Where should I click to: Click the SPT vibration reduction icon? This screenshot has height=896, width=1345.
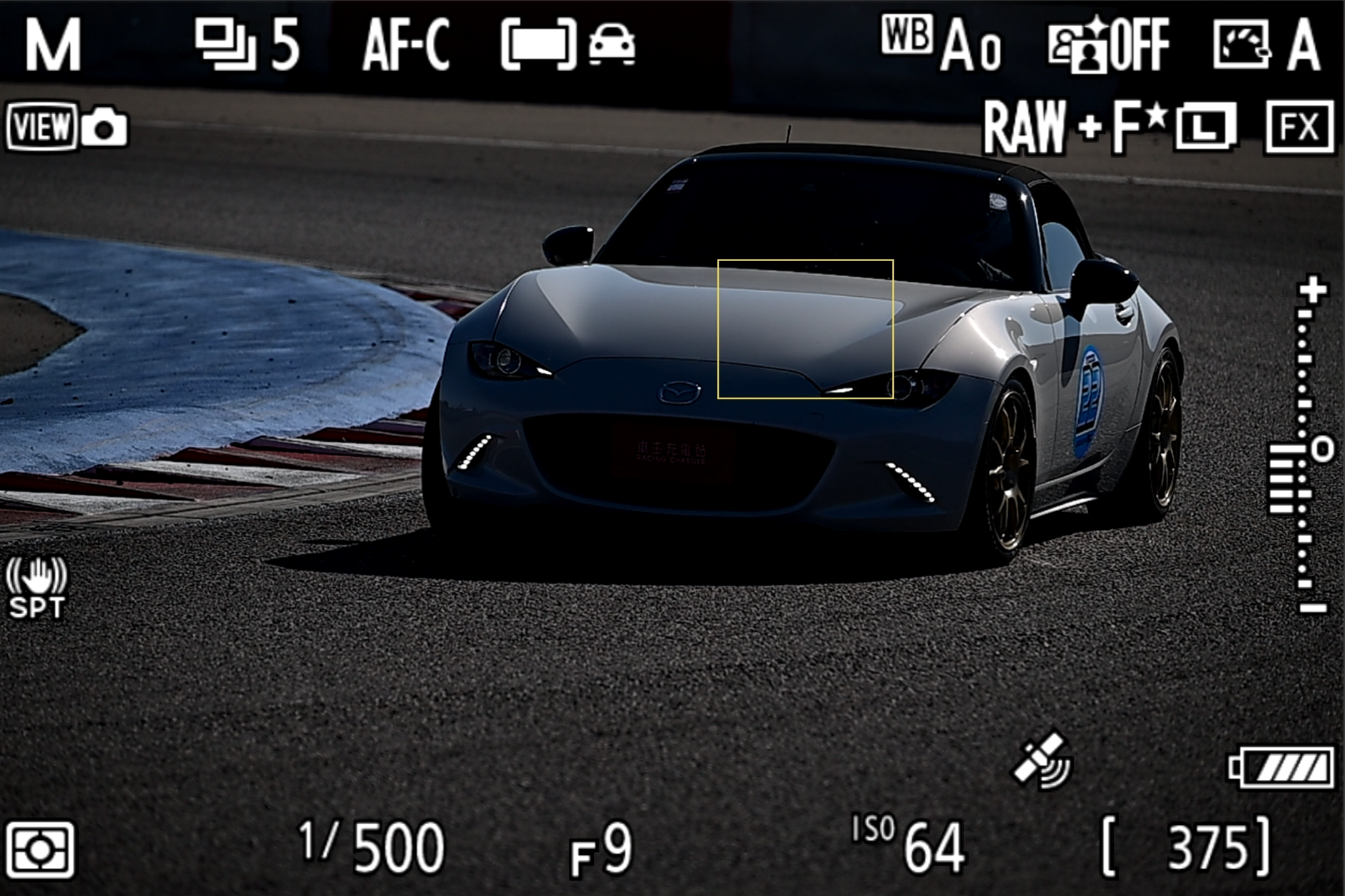(x=37, y=589)
